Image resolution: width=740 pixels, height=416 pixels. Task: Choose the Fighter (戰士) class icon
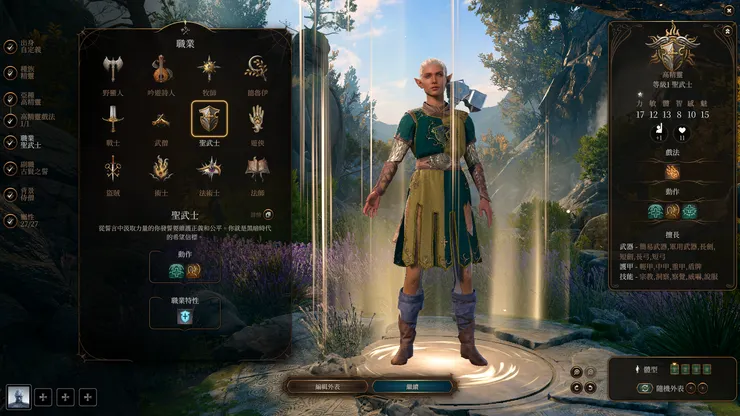(x=112, y=120)
